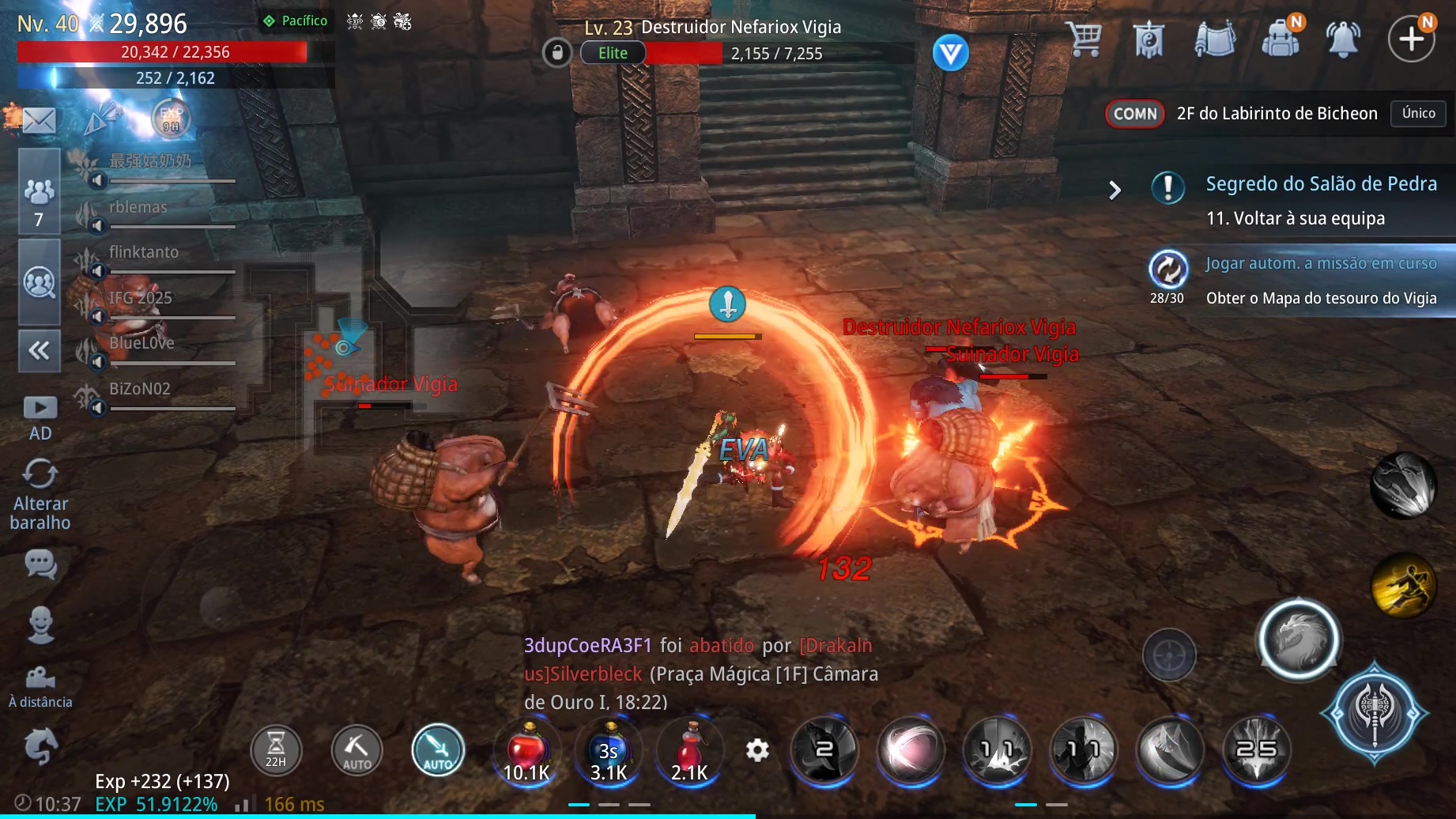
Task: Collapse the quest tracker arrow
Action: [1115, 191]
